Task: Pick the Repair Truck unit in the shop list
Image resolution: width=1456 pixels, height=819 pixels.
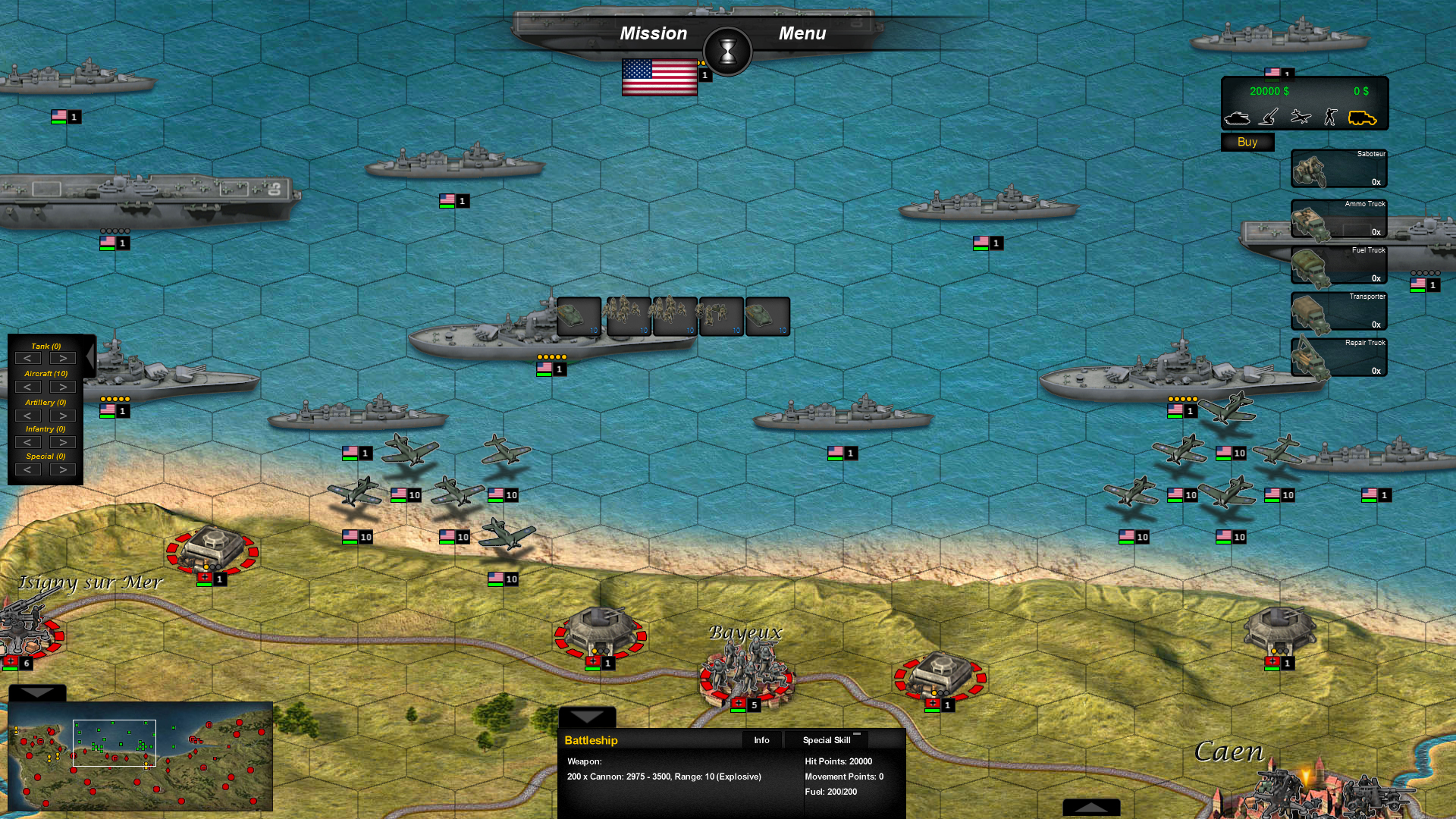Action: point(1338,356)
